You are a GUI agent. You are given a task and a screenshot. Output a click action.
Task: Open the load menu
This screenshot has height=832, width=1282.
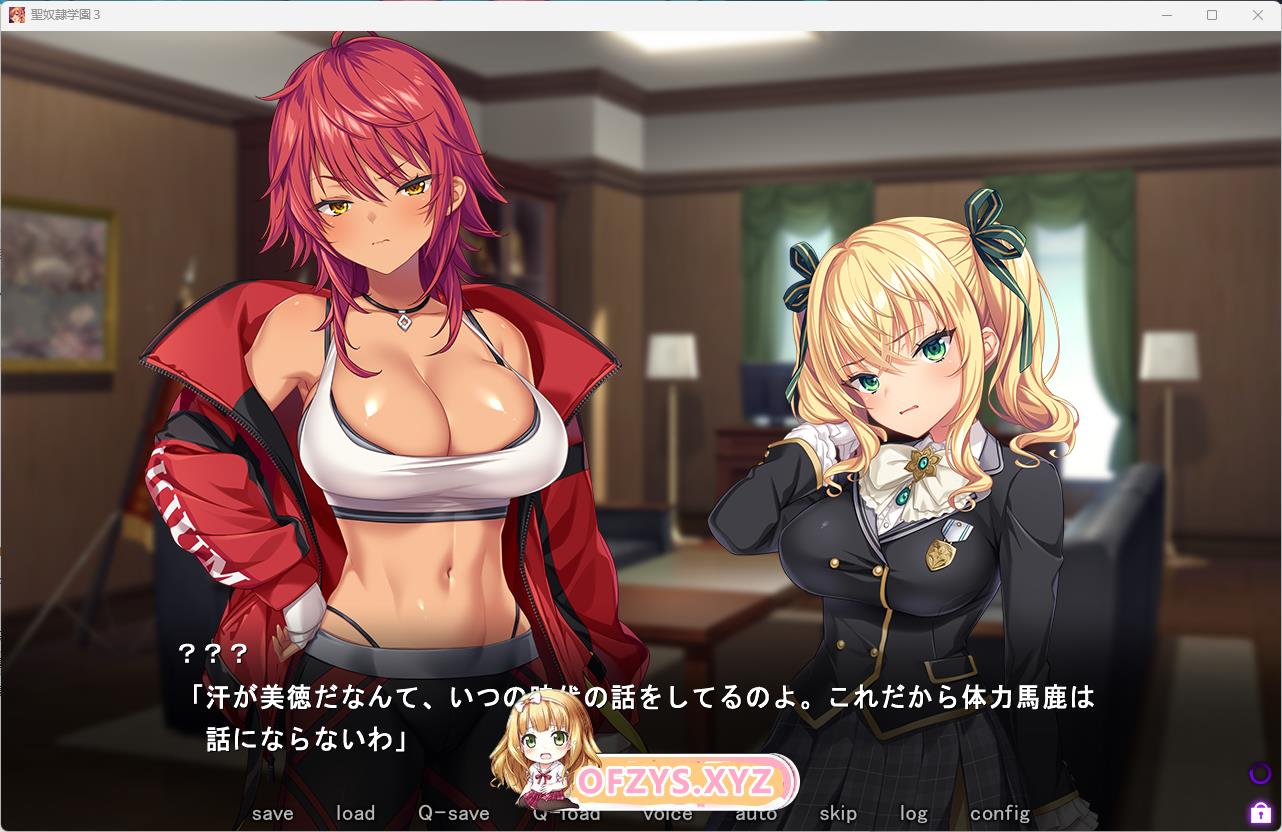pyautogui.click(x=355, y=813)
